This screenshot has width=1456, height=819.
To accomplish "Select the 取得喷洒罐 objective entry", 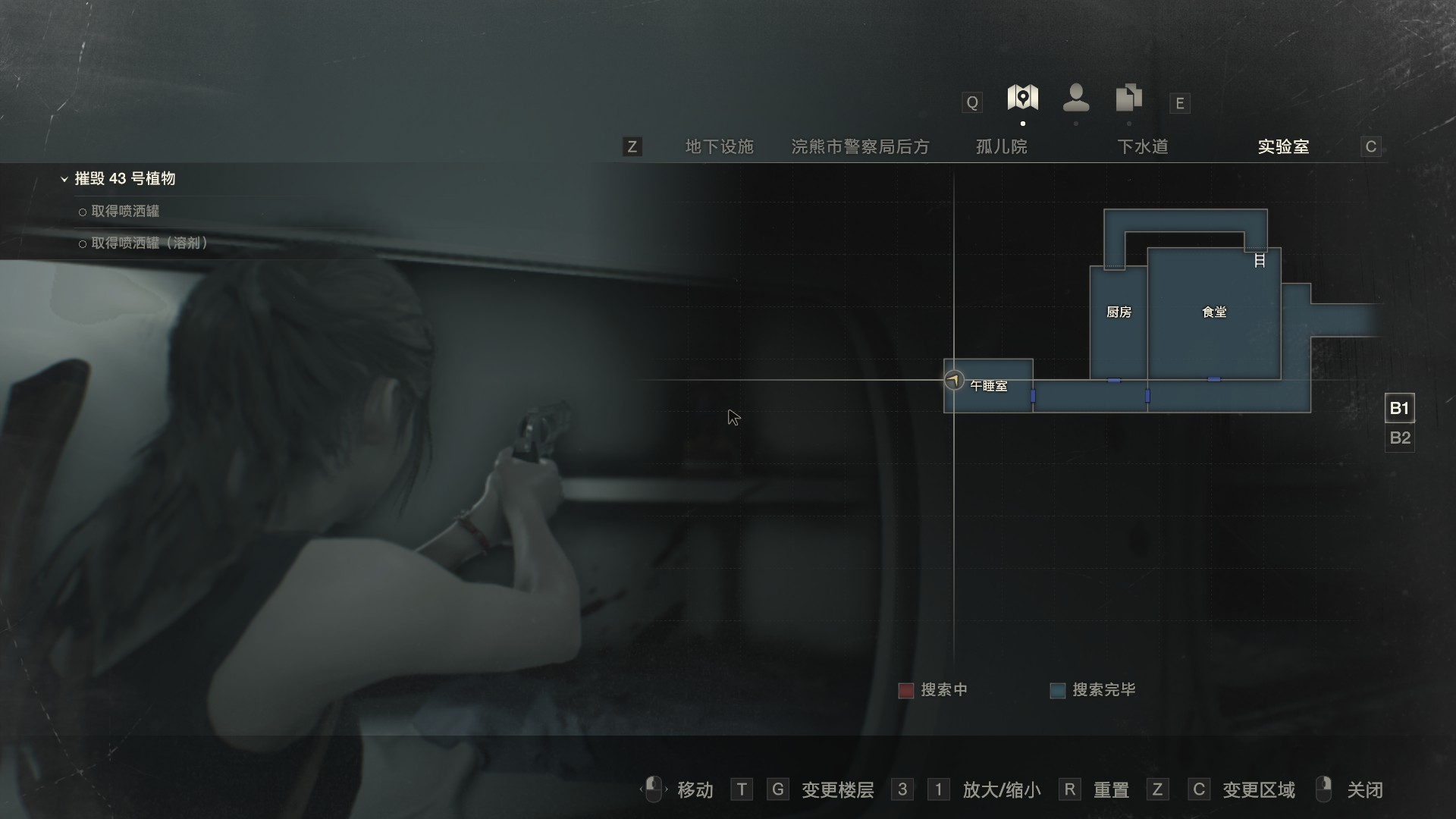I will click(125, 212).
